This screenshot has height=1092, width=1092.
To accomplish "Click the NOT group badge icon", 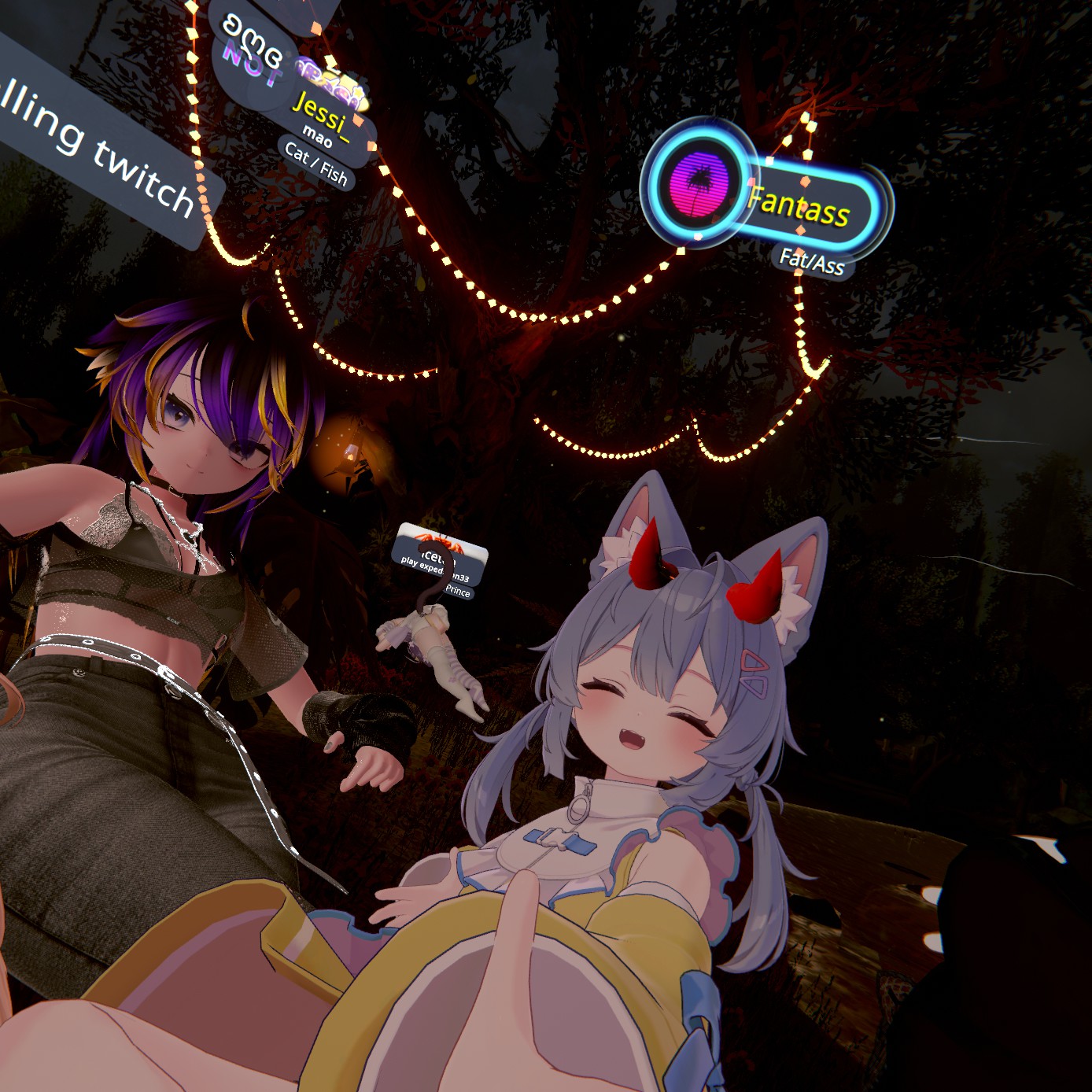I will tap(252, 66).
